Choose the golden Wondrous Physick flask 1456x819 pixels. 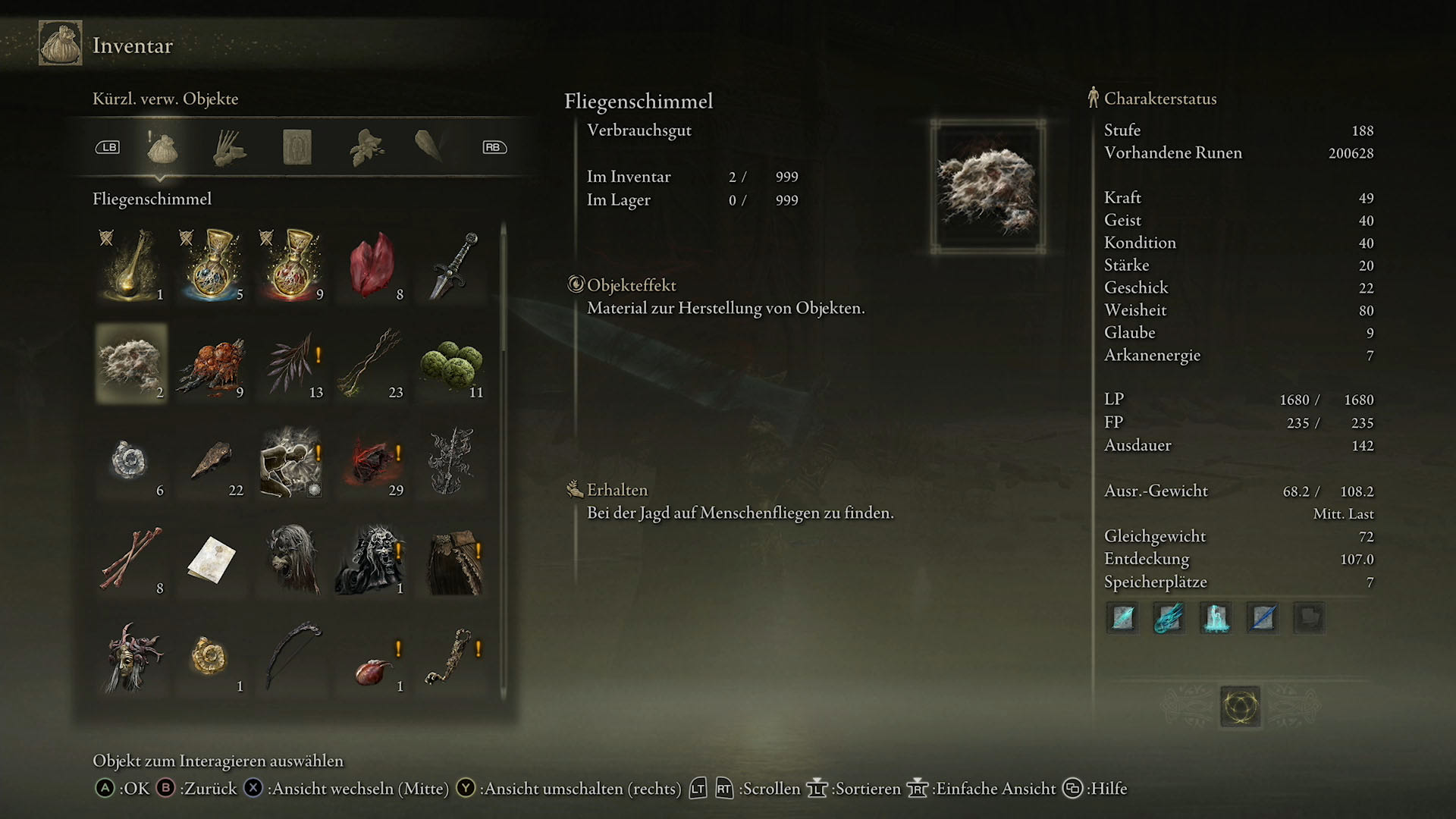pyautogui.click(x=131, y=265)
